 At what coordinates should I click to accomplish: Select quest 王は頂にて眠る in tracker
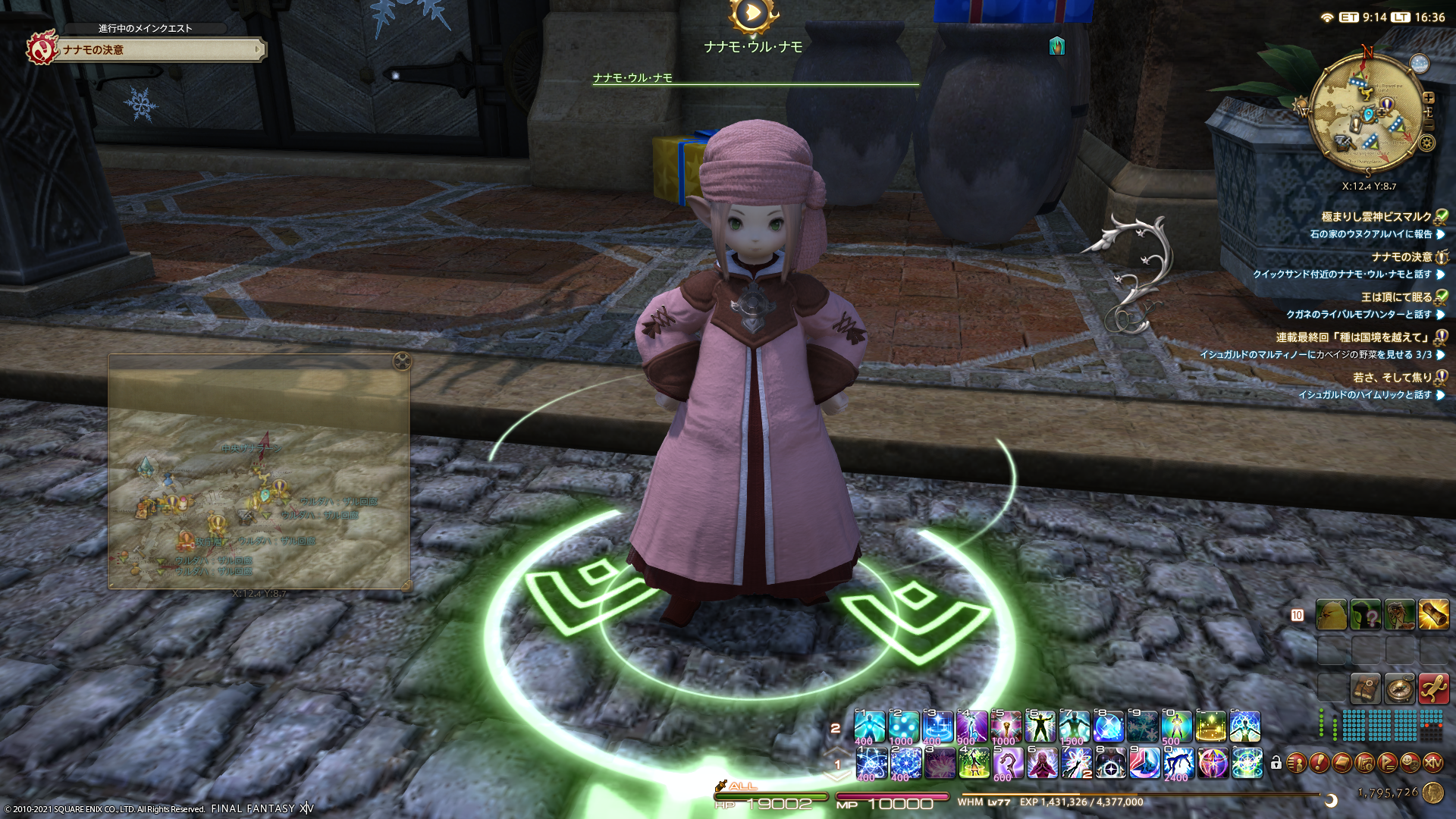pos(1396,297)
